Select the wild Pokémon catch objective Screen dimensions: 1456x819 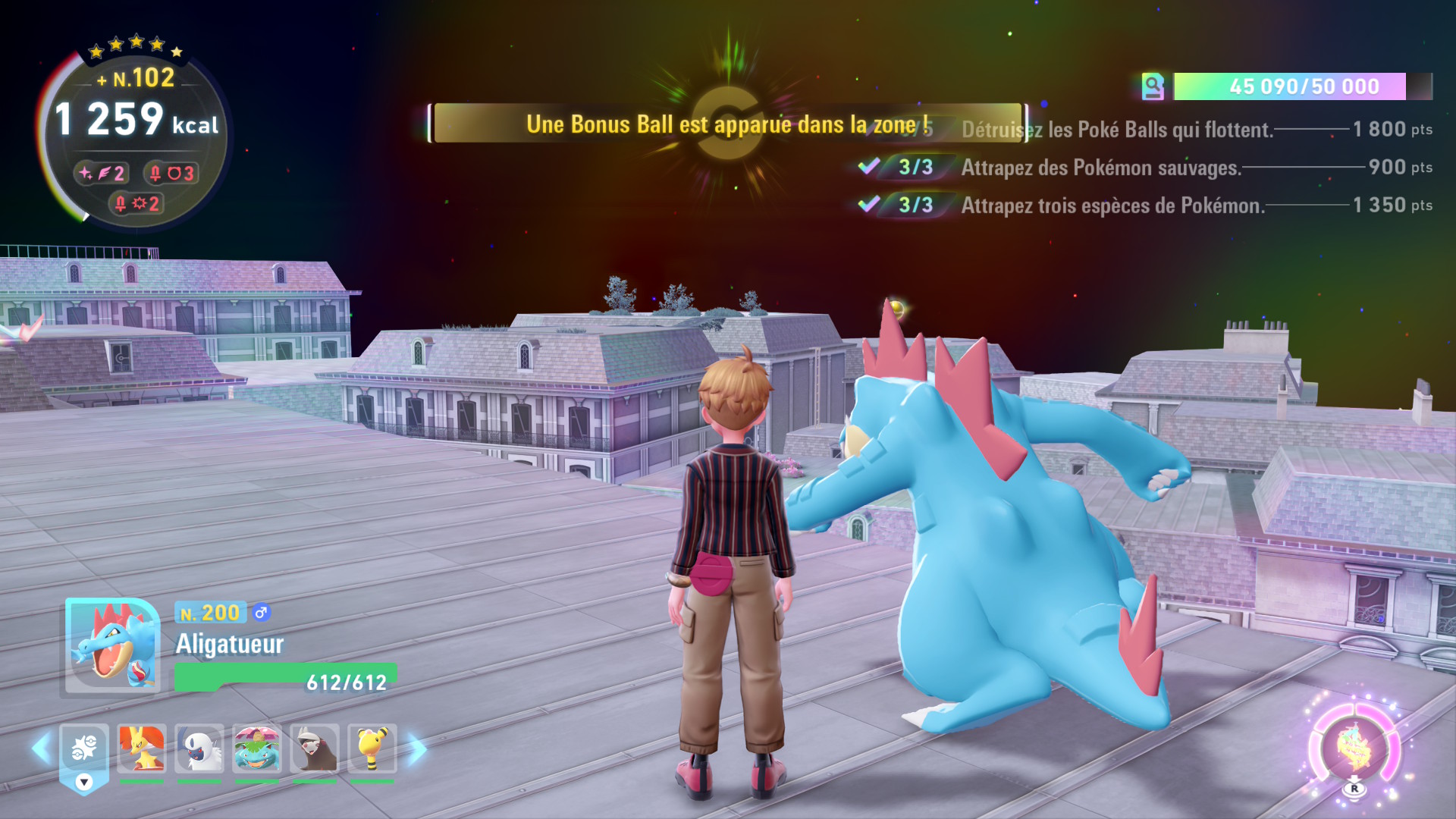[1101, 168]
